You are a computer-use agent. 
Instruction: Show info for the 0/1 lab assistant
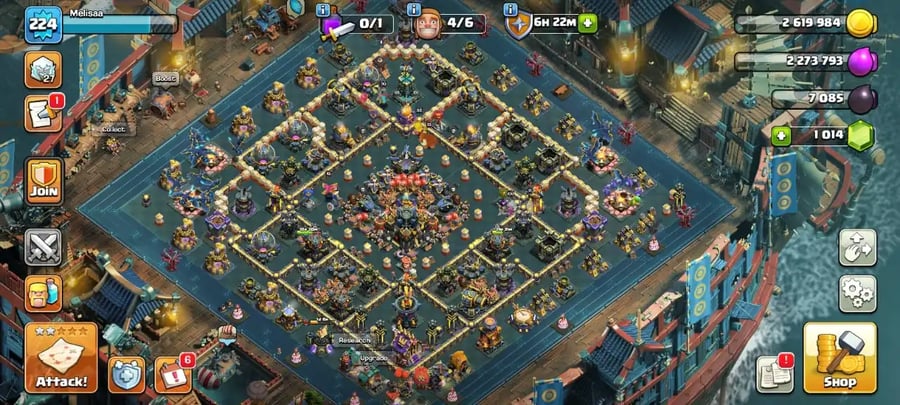pyautogui.click(x=324, y=10)
